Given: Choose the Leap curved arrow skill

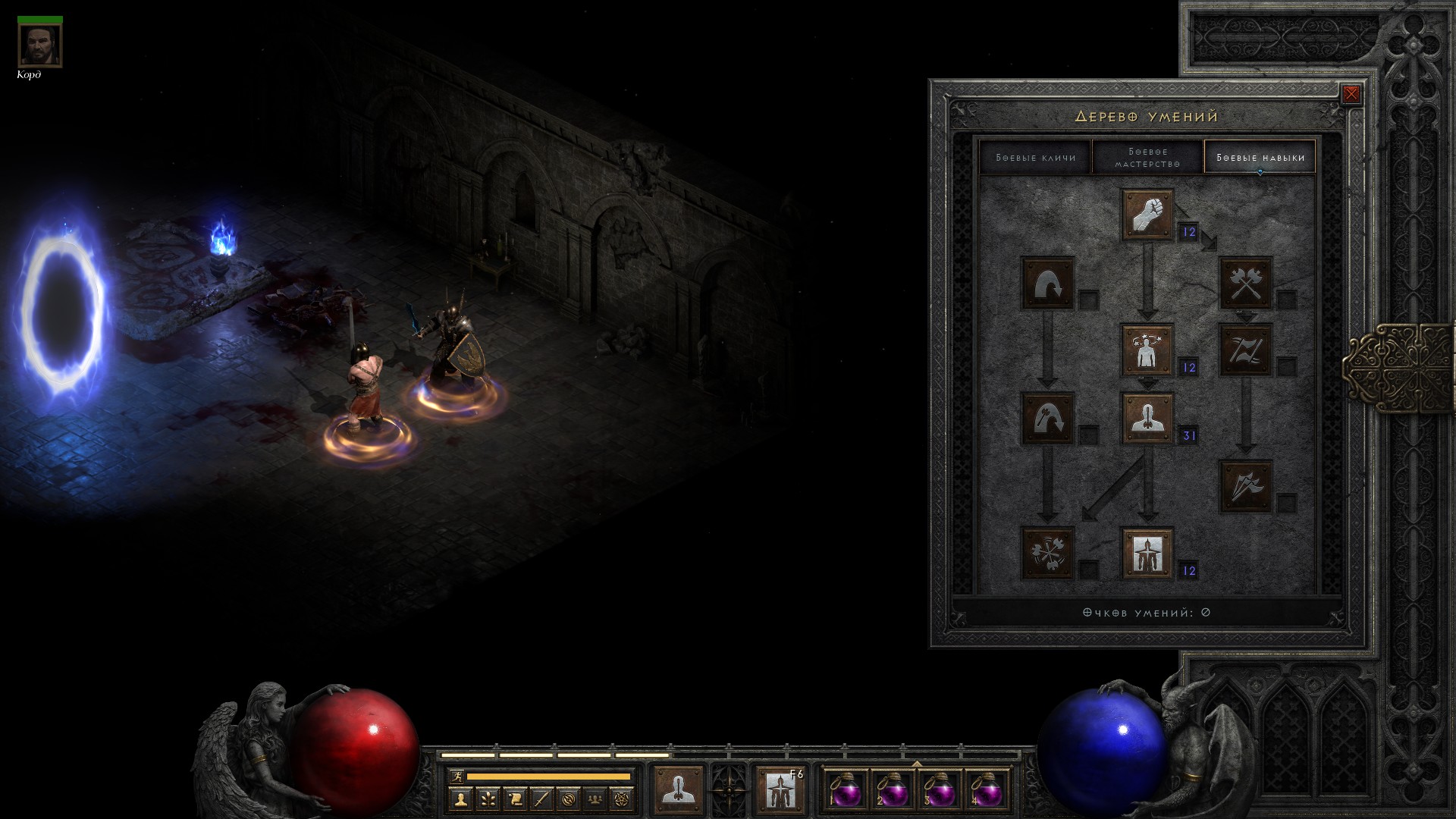Looking at the screenshot, I should coord(1048,283).
